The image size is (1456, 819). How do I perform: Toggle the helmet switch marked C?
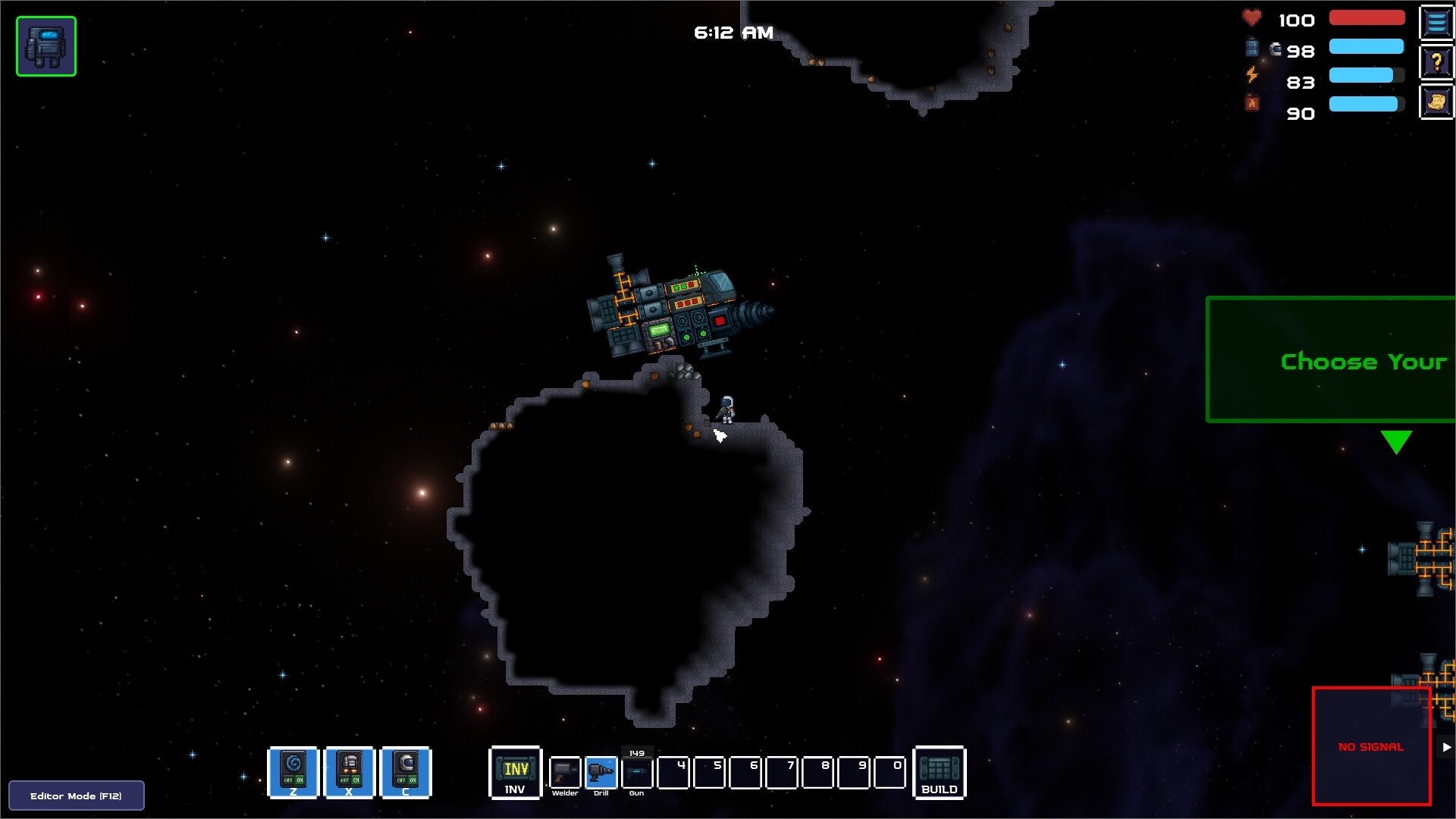406,772
